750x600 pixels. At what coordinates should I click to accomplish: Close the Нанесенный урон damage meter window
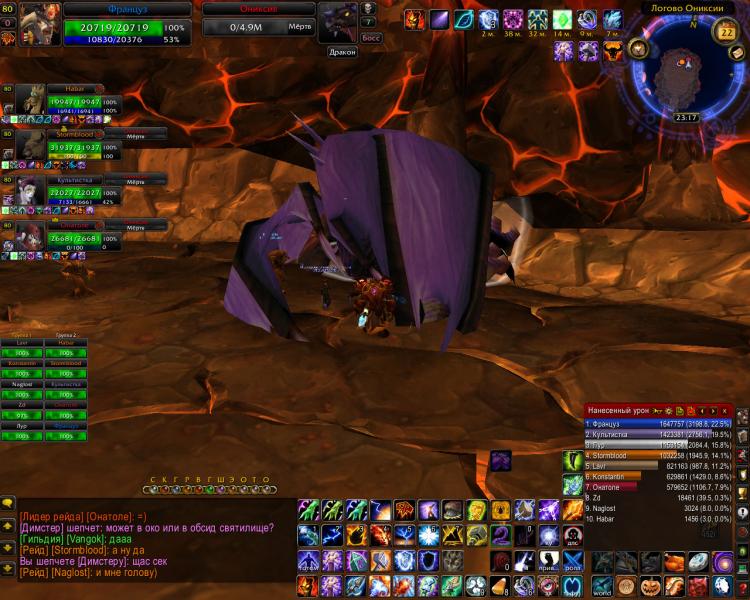[724, 411]
